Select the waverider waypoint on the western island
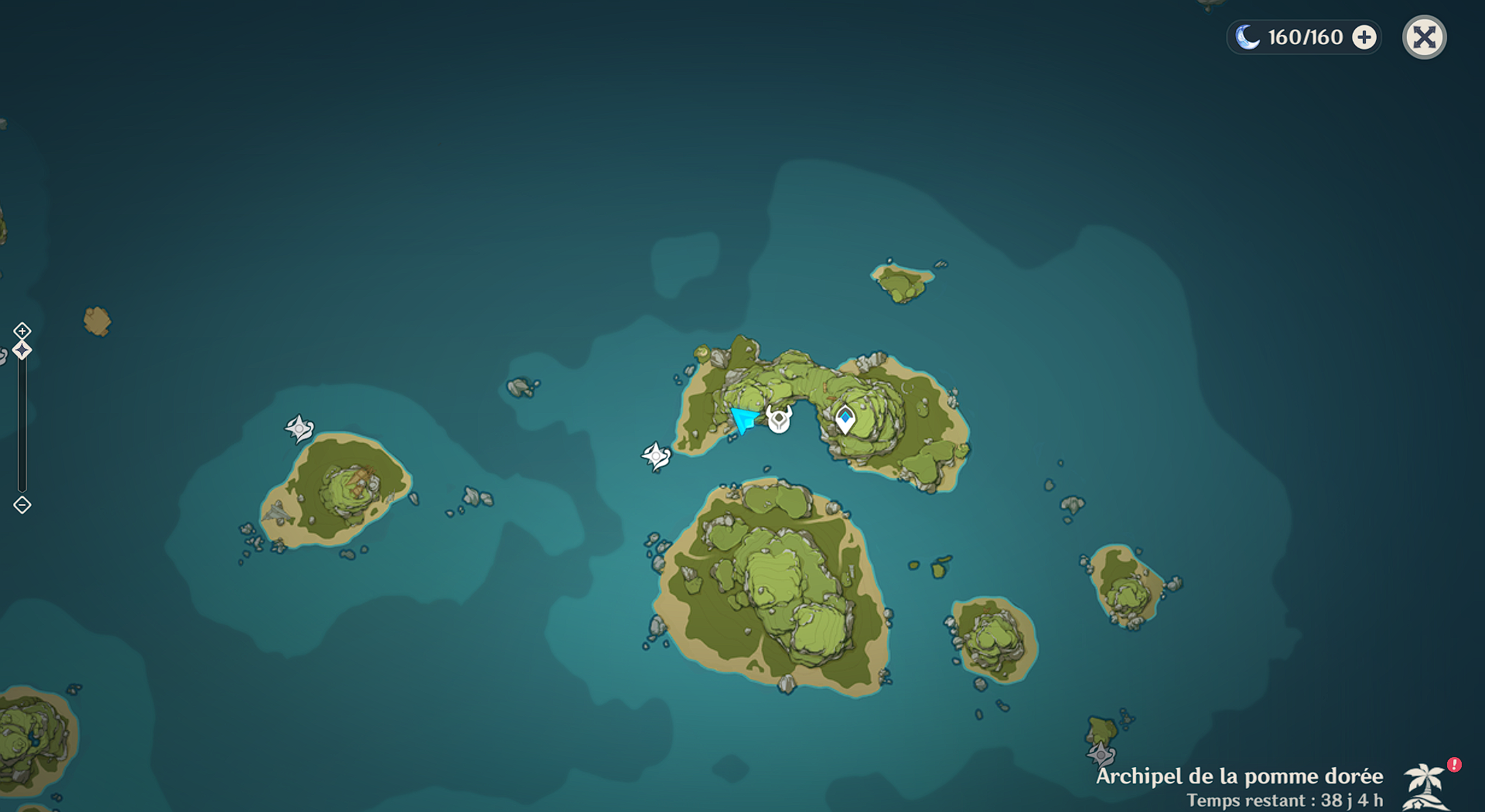1485x812 pixels. point(300,429)
